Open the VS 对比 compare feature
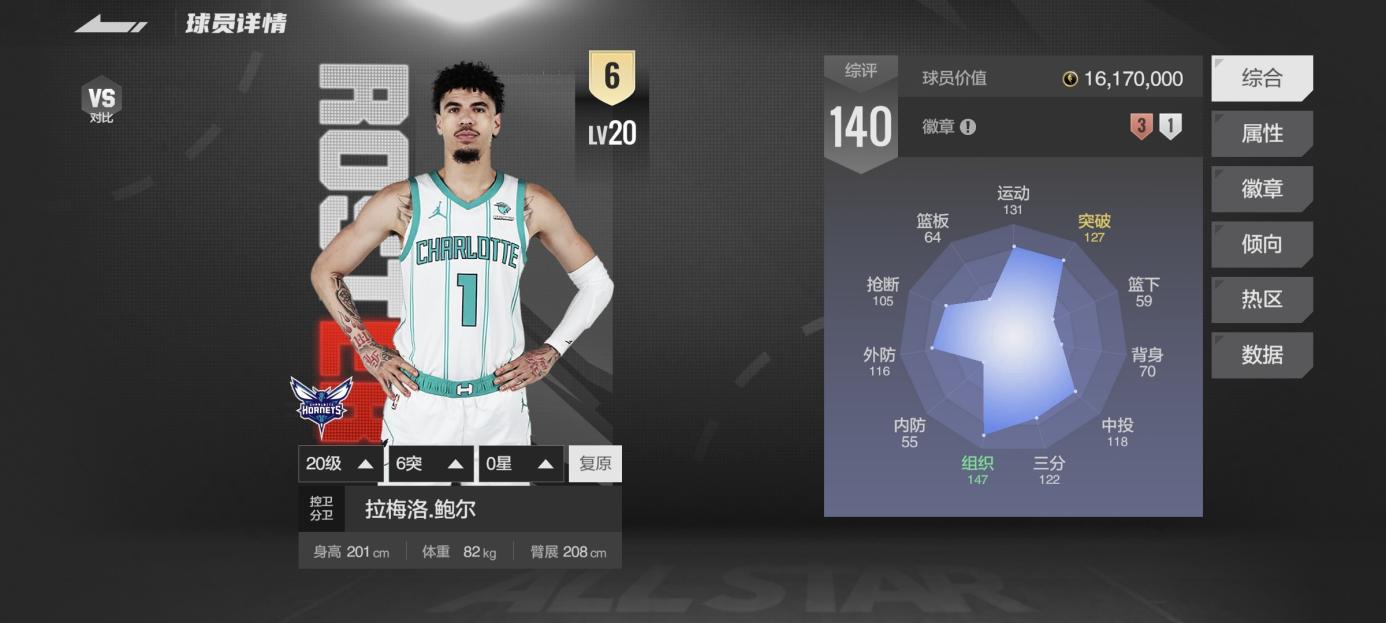 tap(101, 102)
